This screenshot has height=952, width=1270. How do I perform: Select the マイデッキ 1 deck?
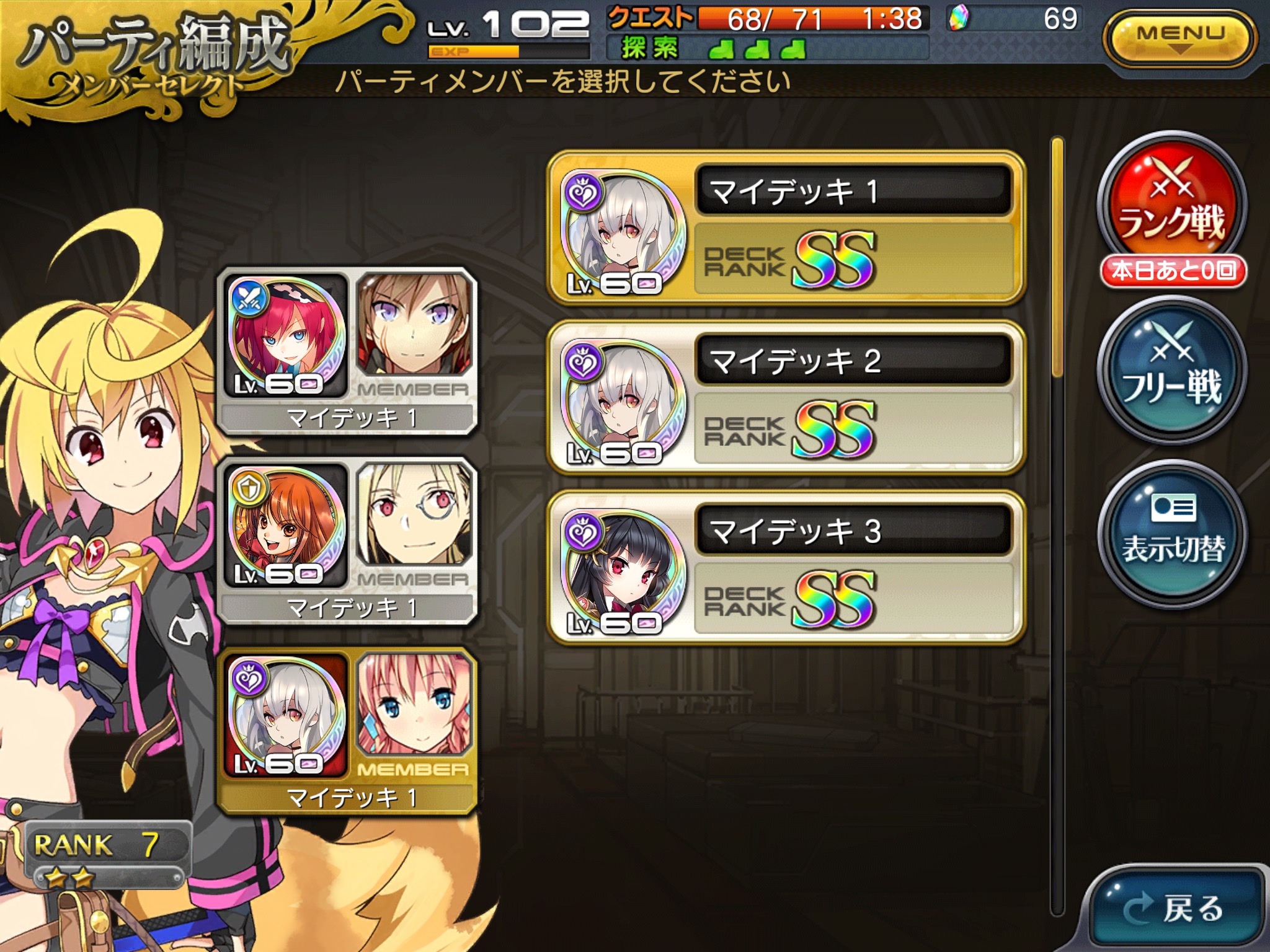point(786,228)
